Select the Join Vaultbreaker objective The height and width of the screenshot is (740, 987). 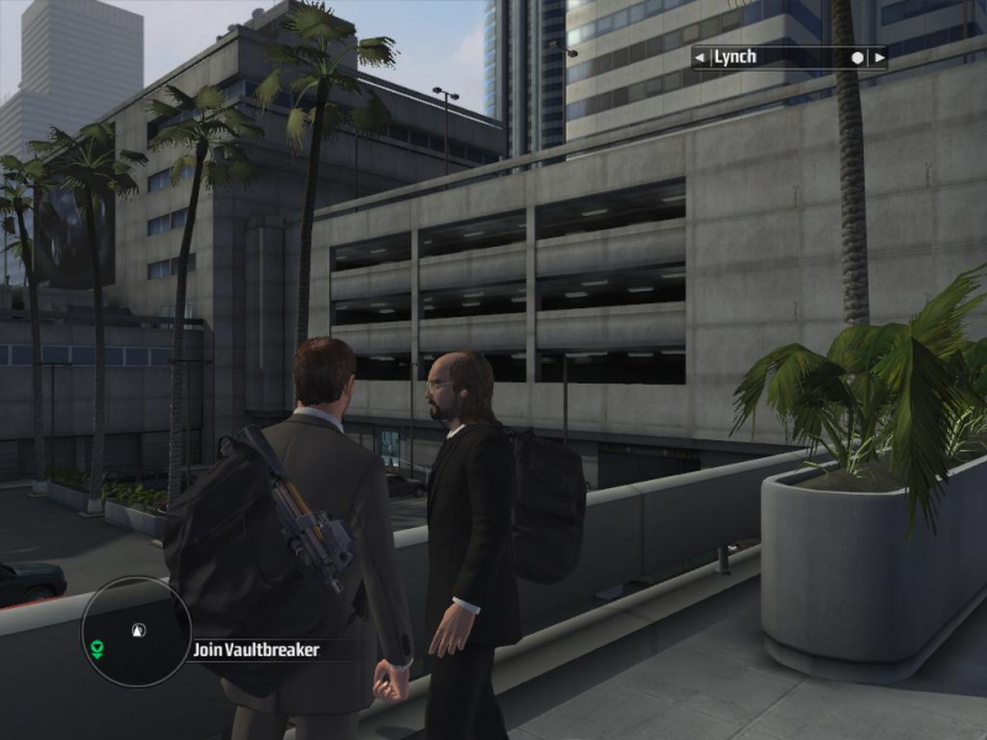click(256, 650)
